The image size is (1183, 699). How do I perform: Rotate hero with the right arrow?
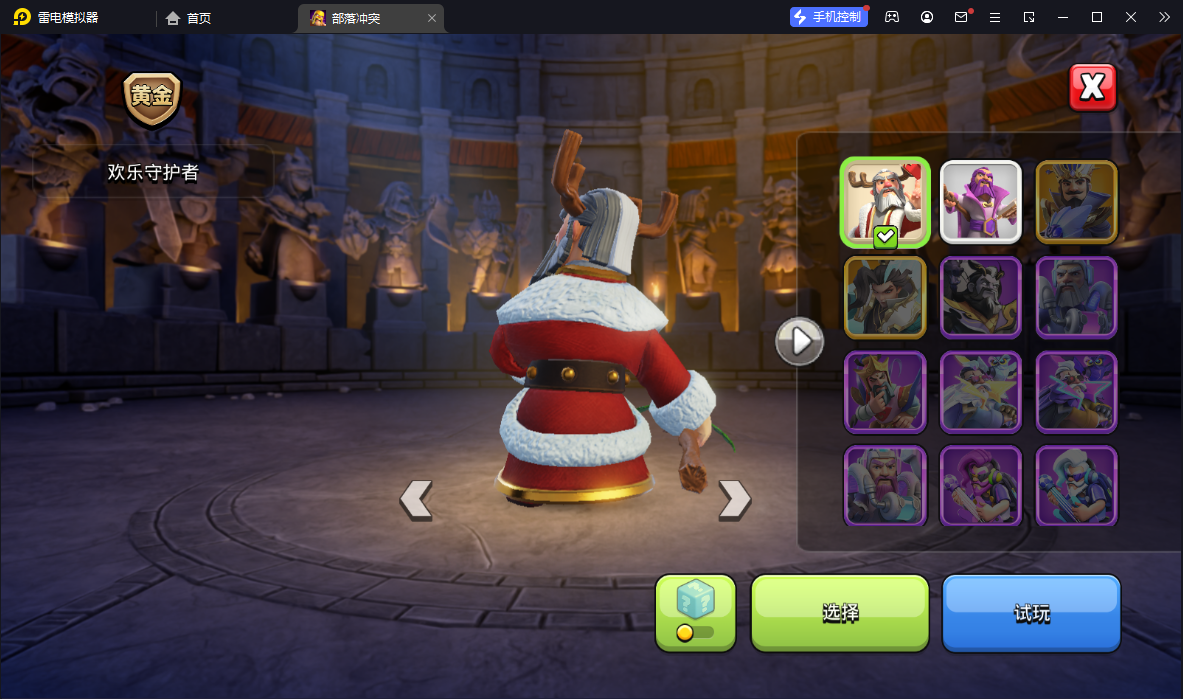point(734,499)
